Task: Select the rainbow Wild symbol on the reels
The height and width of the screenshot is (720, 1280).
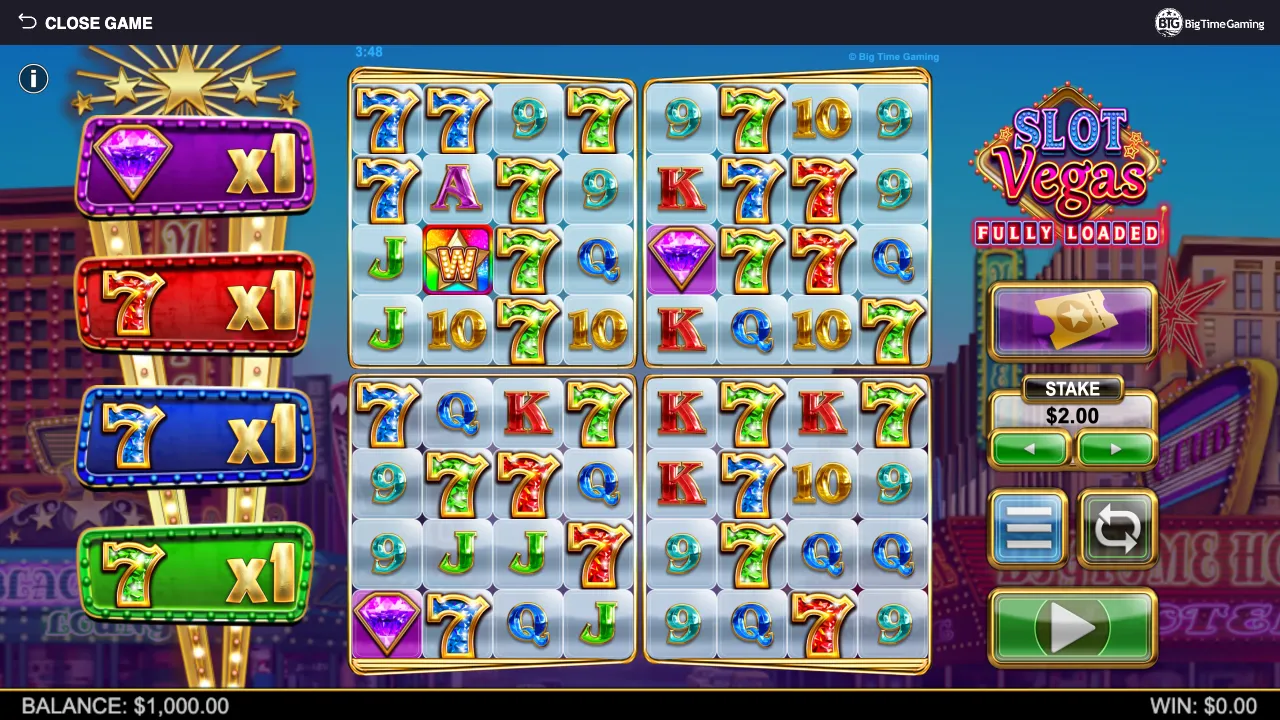Action: pos(457,260)
